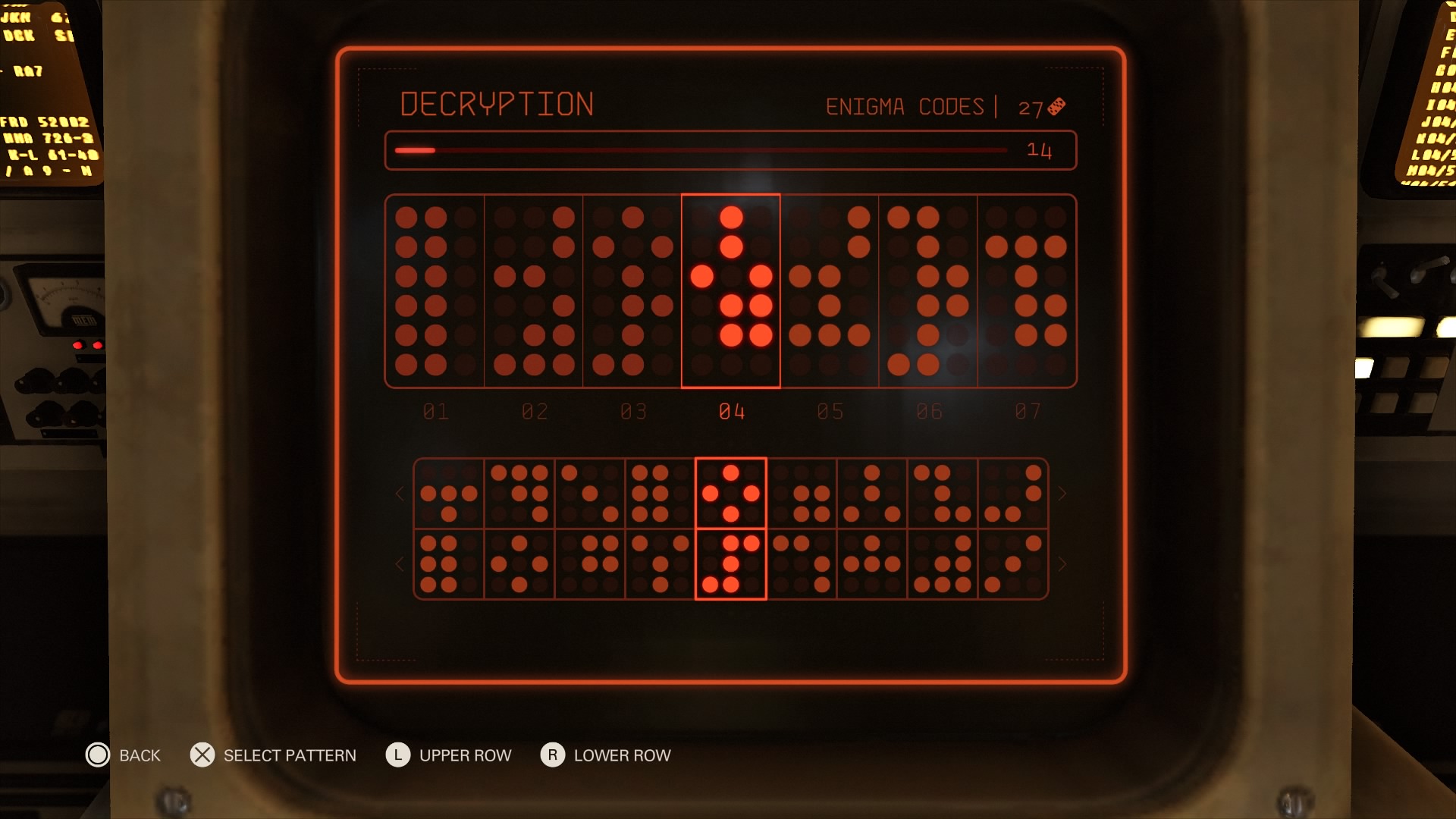Pick code column numbered 06
1456x819 pixels.
[x=928, y=291]
